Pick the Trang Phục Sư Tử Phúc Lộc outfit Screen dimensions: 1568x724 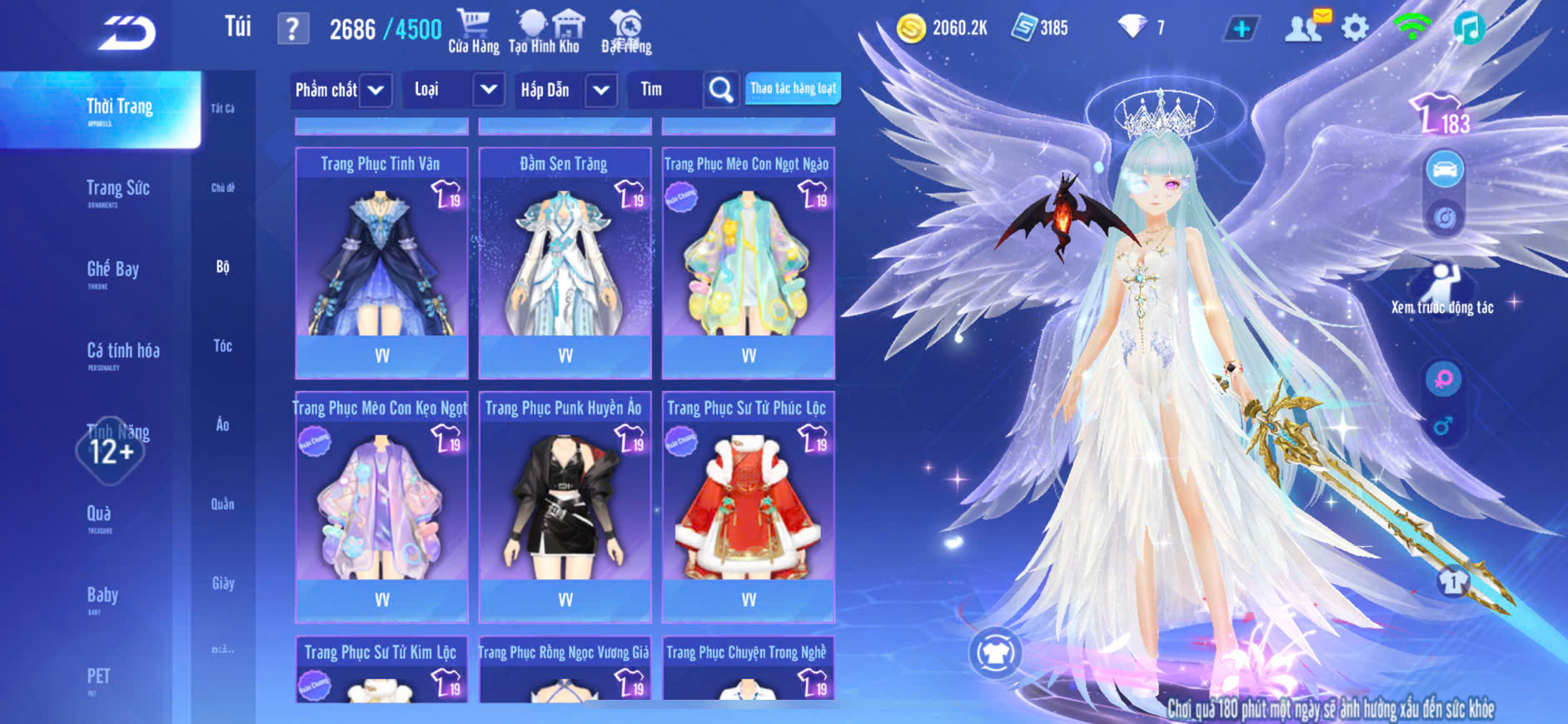point(748,506)
